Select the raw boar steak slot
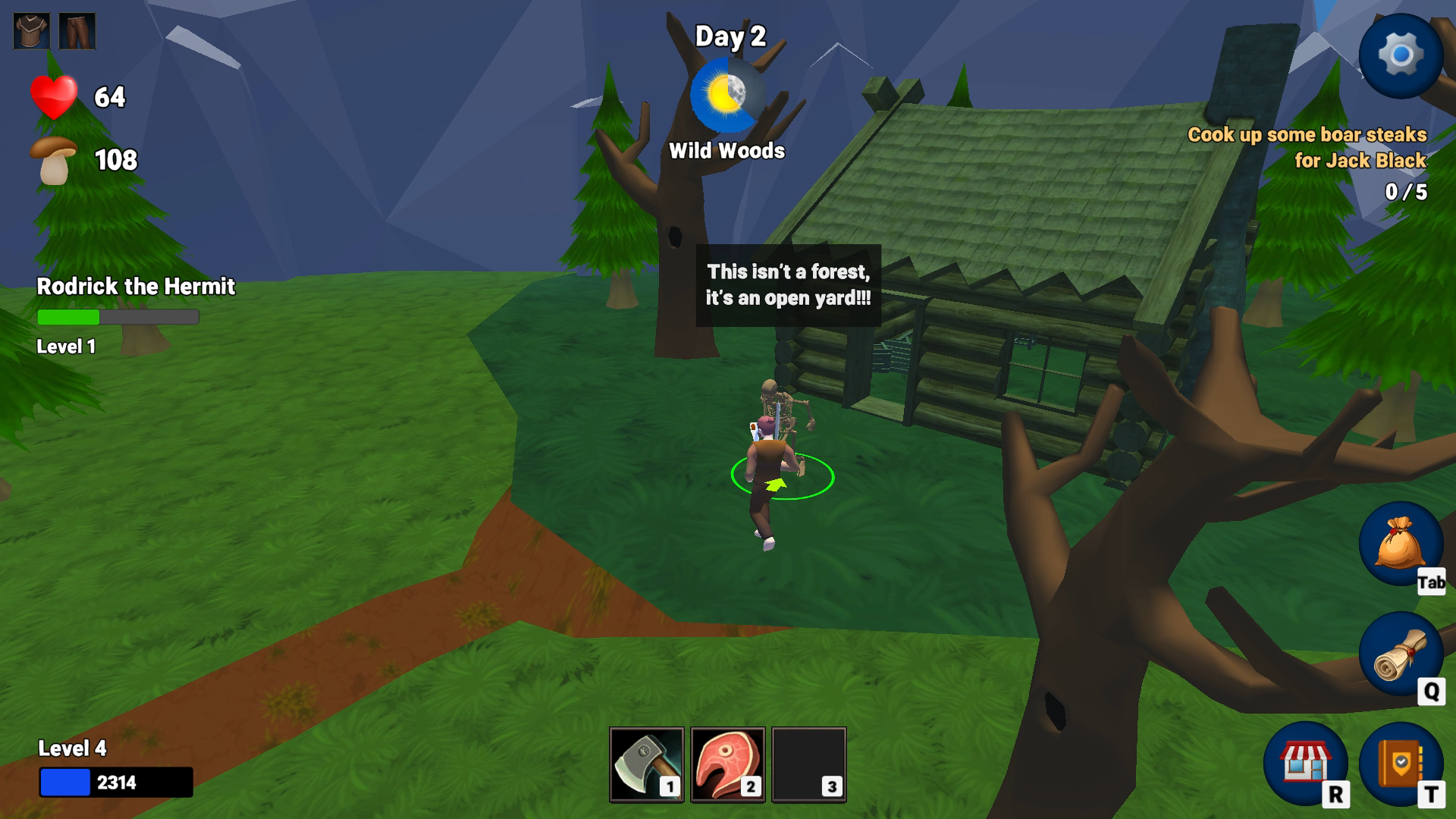 point(727,764)
